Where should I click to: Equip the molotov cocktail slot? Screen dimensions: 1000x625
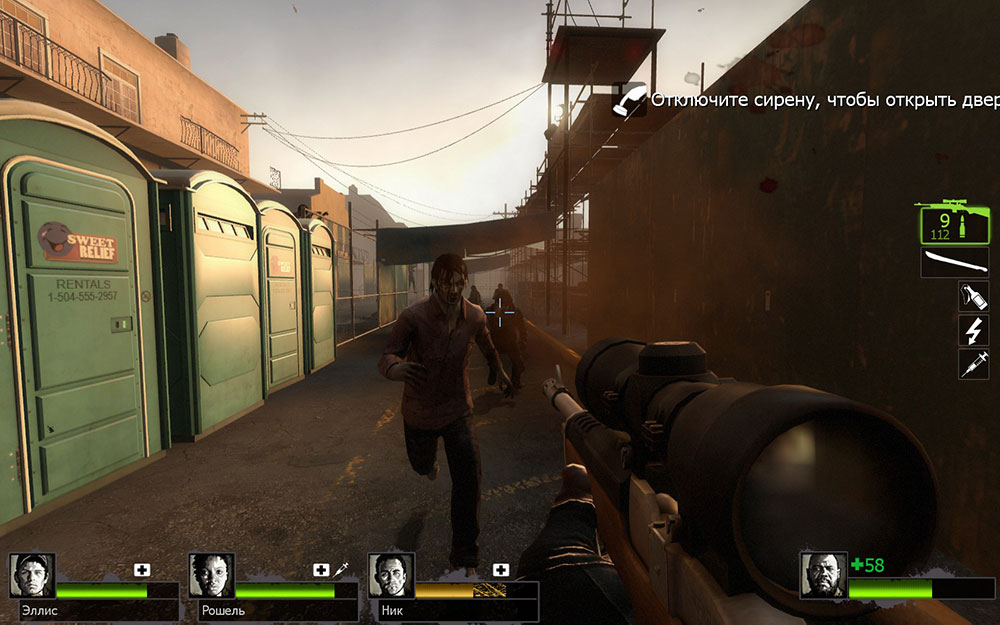coord(973,297)
